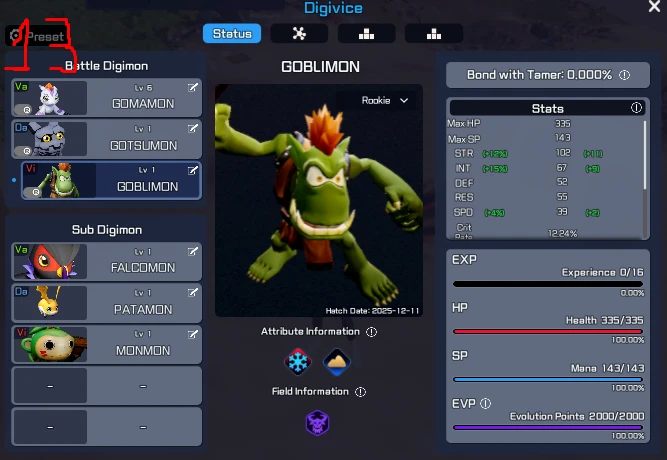Switch to the Status tab
The image size is (667, 460).
tap(232, 34)
